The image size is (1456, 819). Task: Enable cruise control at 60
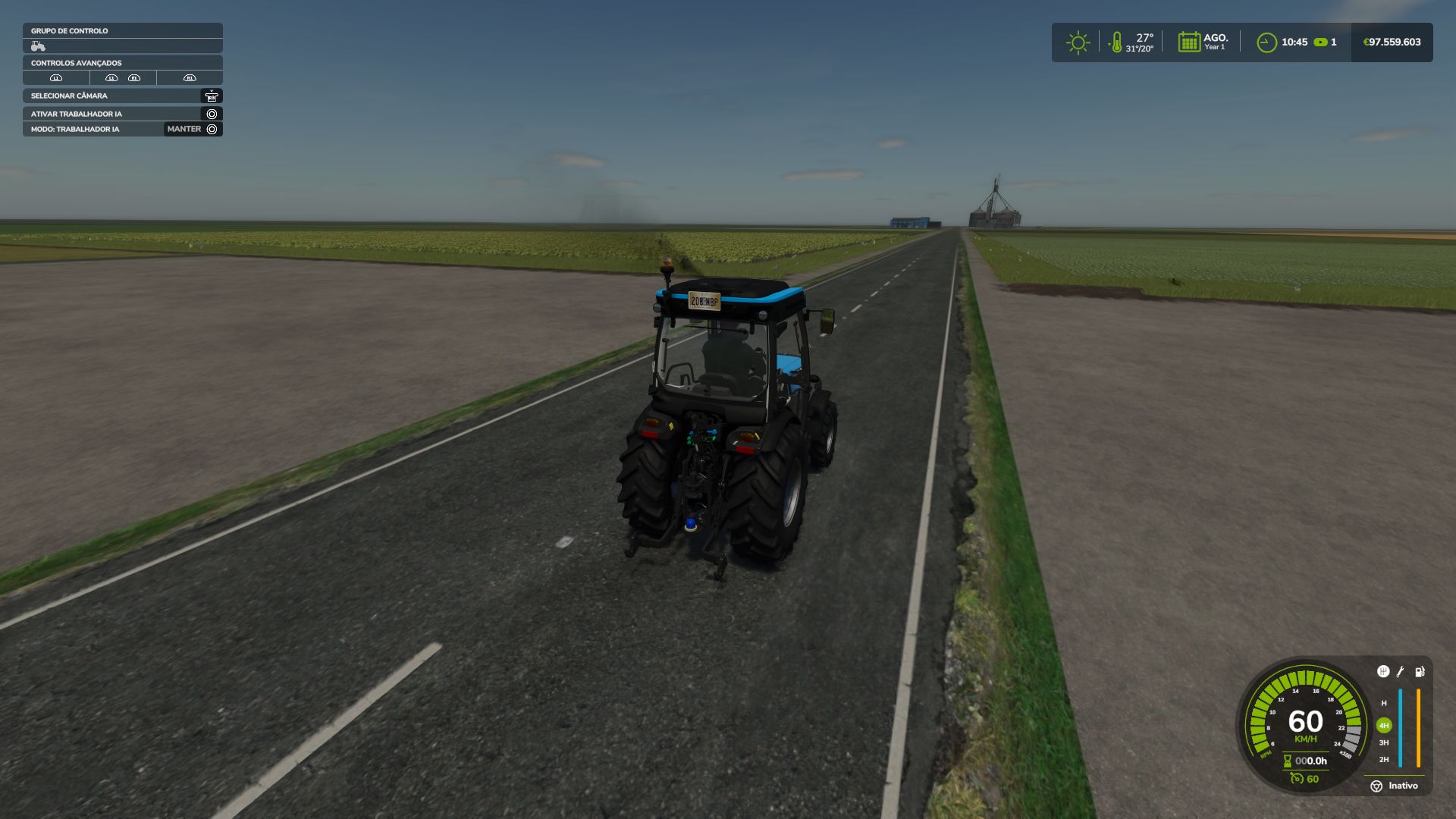(1304, 779)
